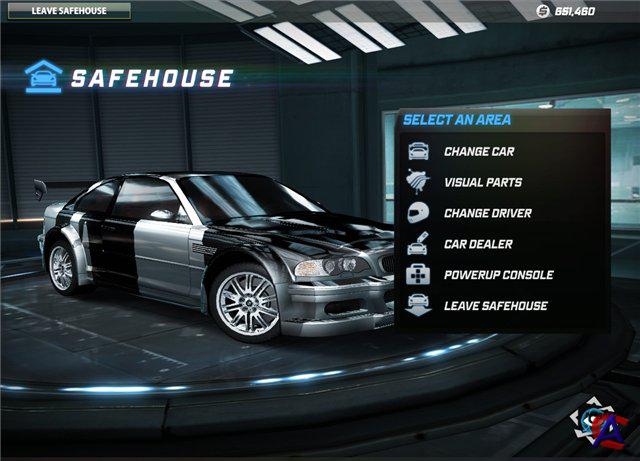
Task: Go to the Car Dealer
Action: [x=478, y=244]
